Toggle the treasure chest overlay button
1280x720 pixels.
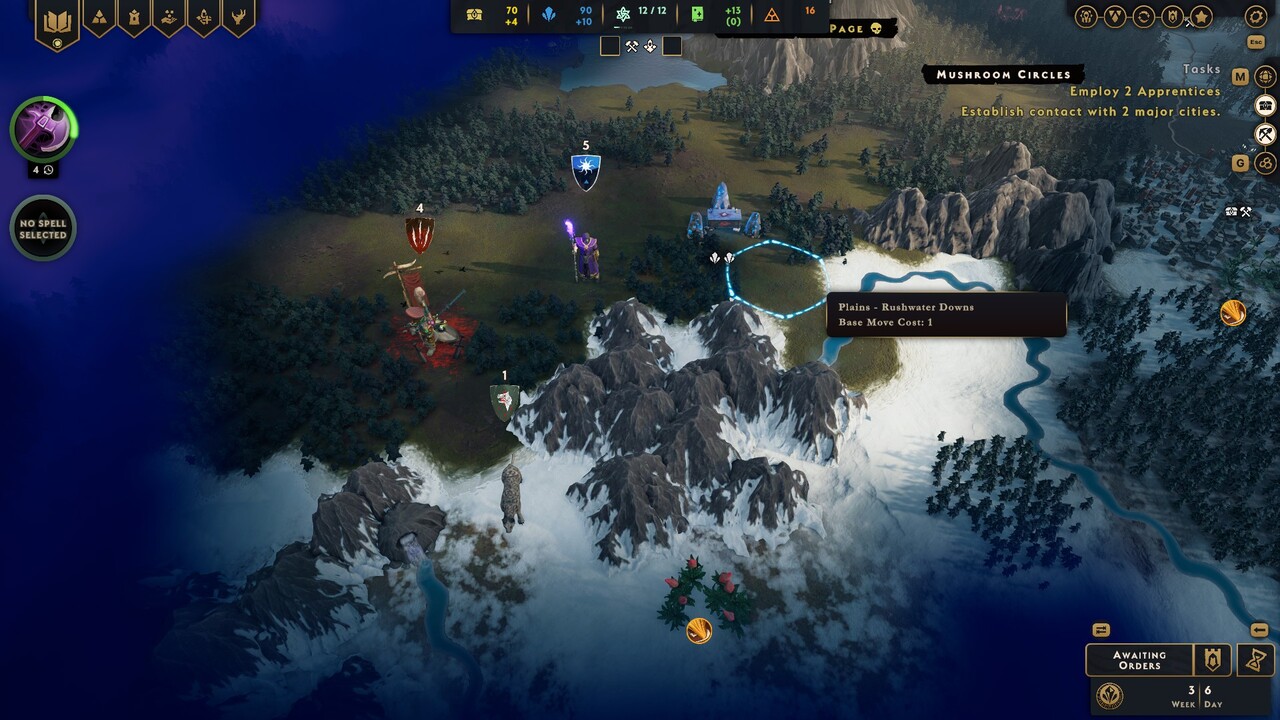(x=1266, y=105)
